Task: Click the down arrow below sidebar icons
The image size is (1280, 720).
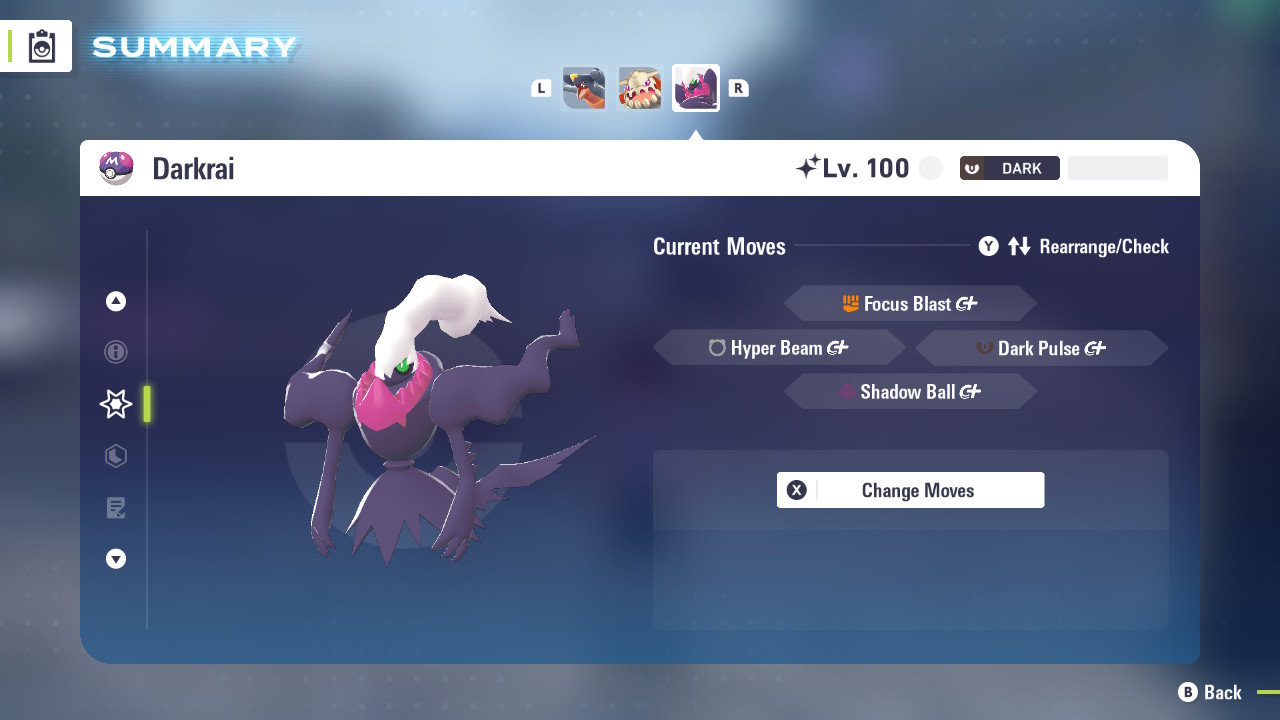Action: 115,559
